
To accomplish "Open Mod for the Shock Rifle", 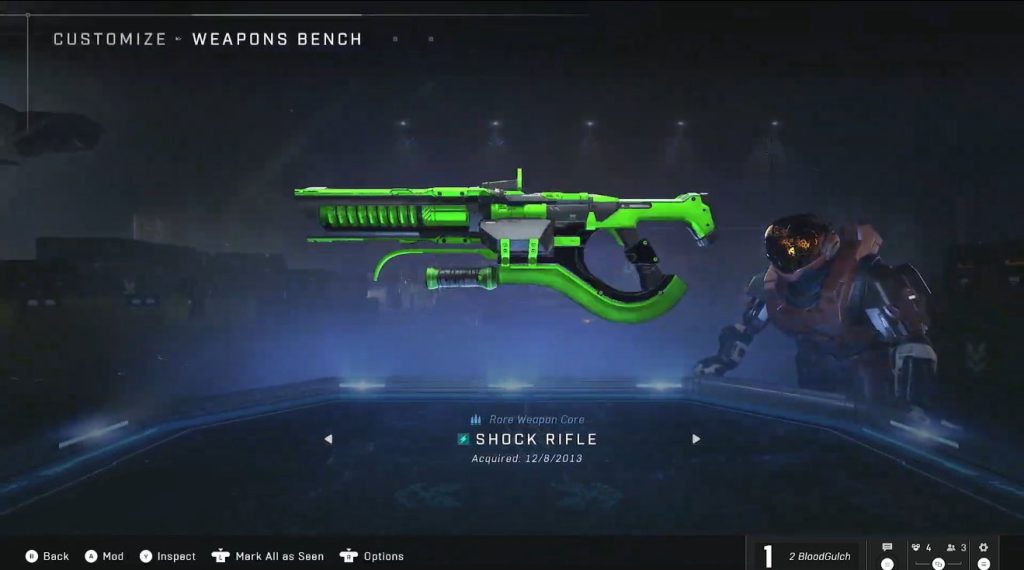I will coord(103,556).
